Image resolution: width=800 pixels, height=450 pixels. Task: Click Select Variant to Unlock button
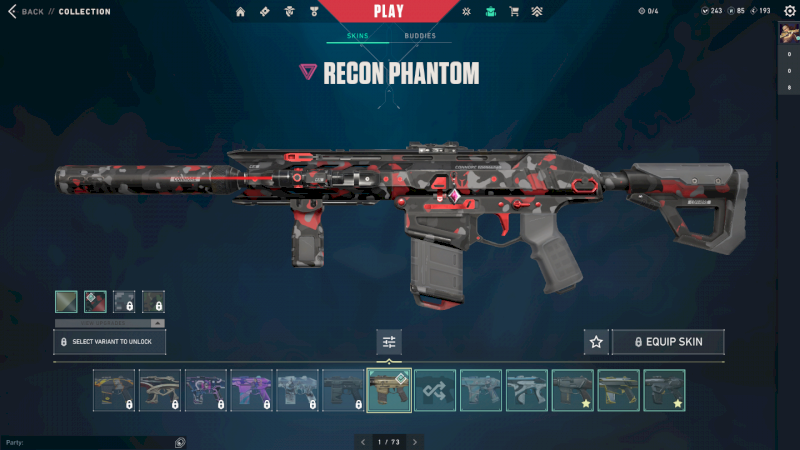[x=110, y=342]
